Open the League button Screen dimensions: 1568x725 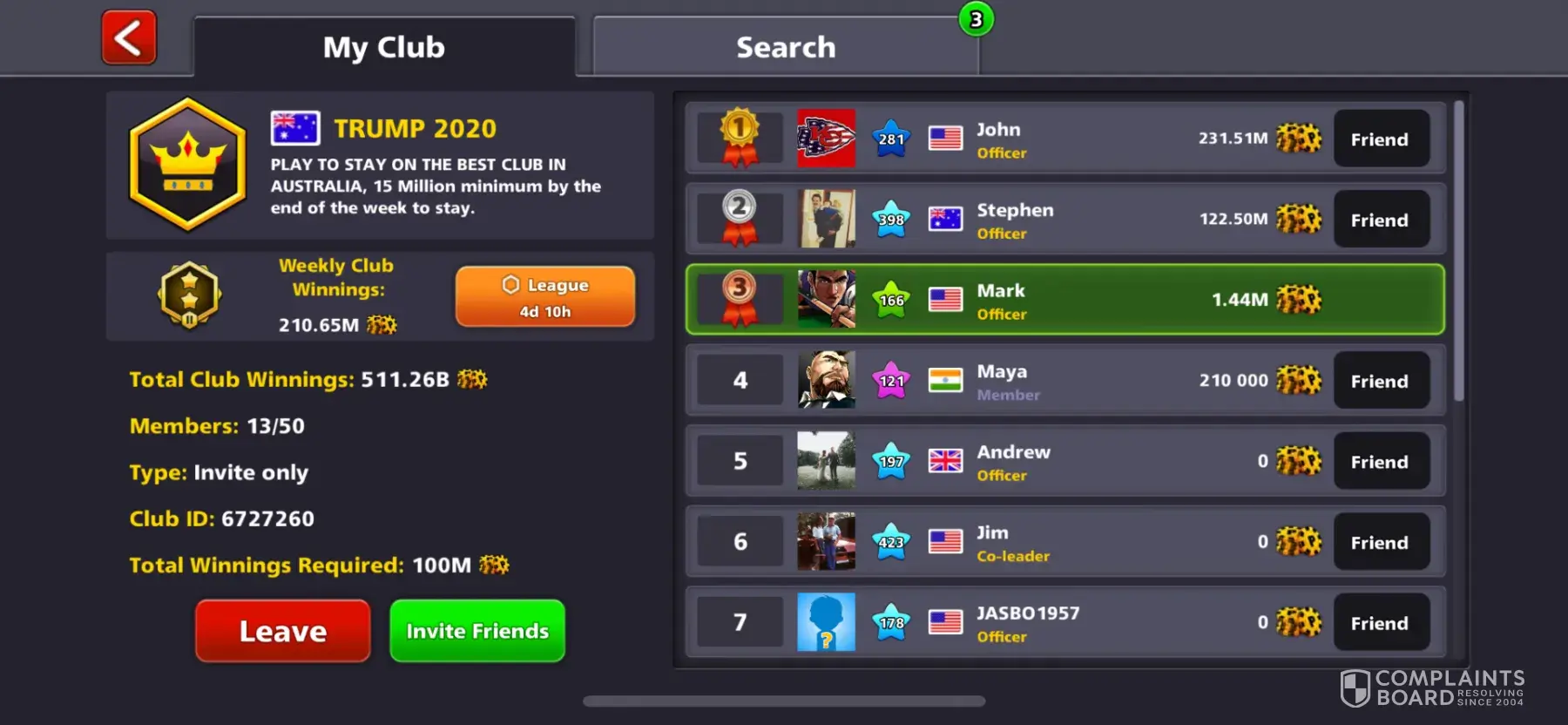544,297
